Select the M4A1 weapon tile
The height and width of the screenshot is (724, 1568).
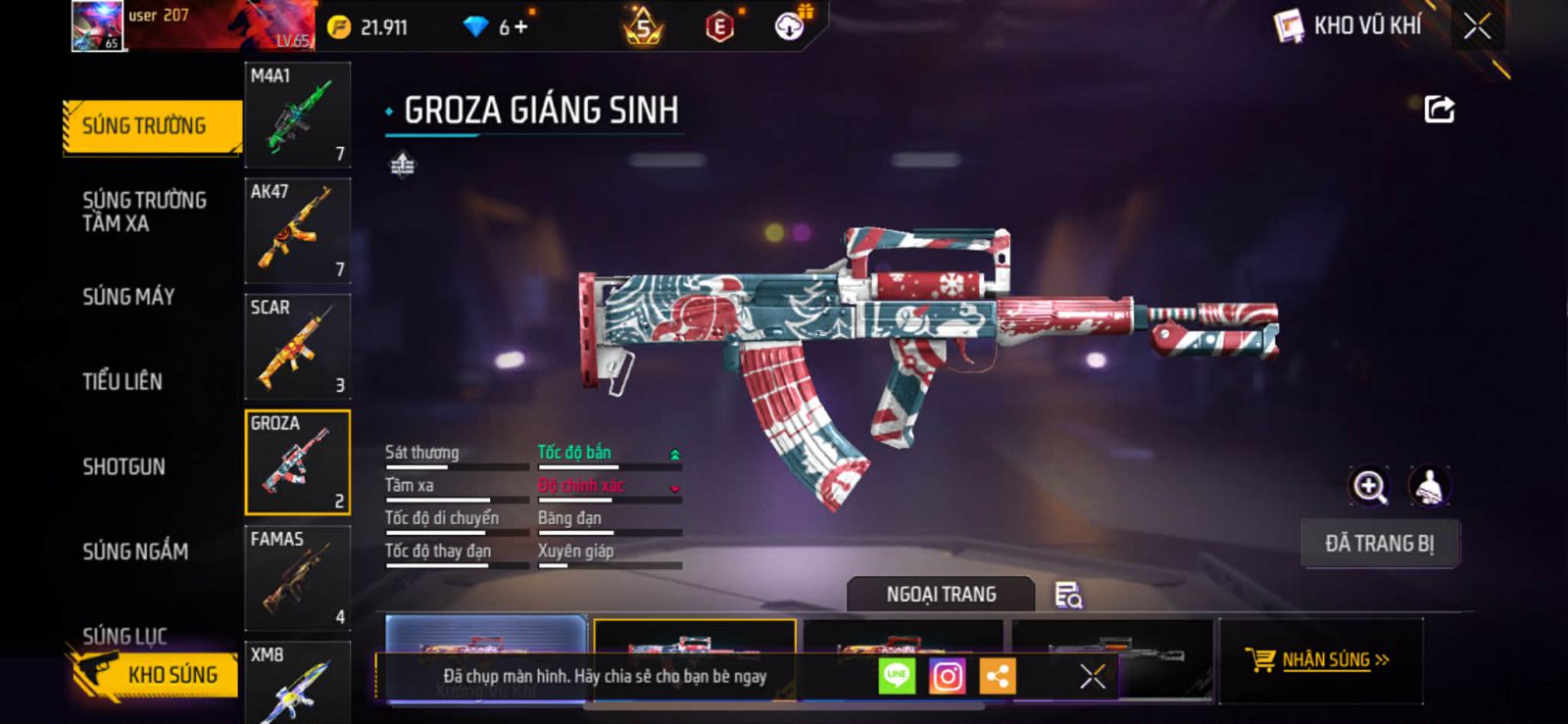coord(297,115)
